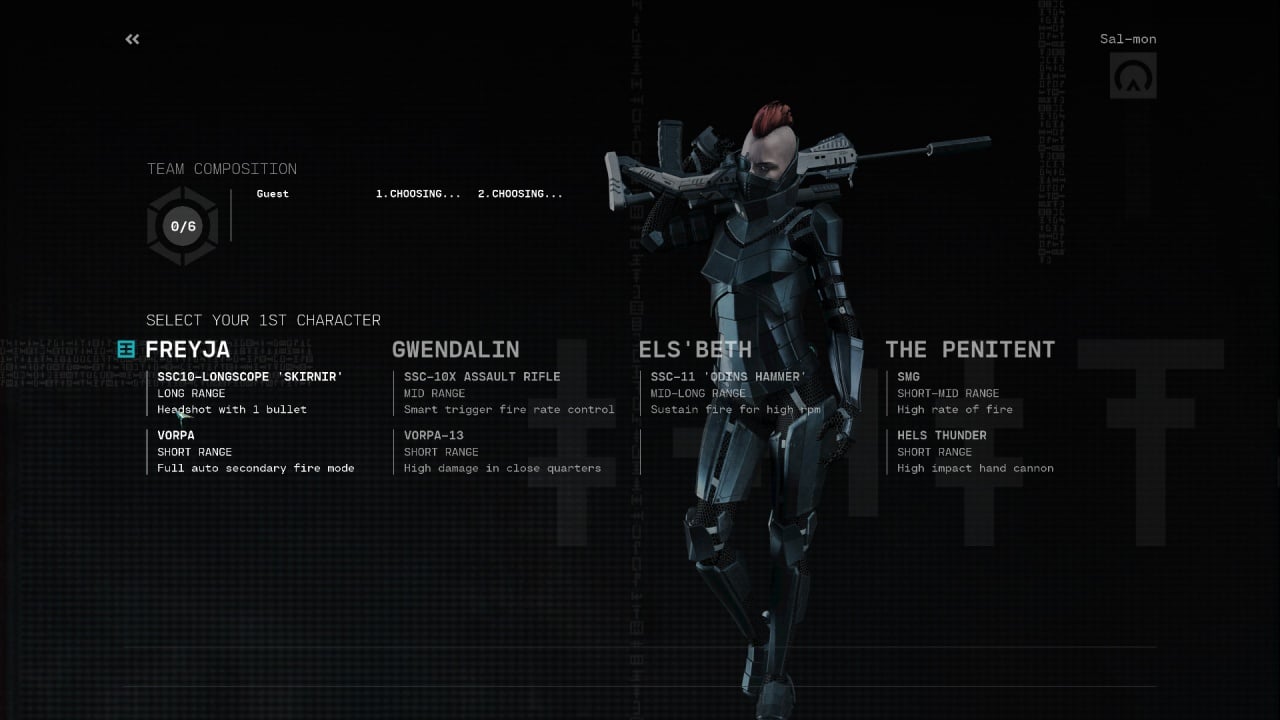The image size is (1280, 720).
Task: Select Freyja as your first character
Action: 188,349
